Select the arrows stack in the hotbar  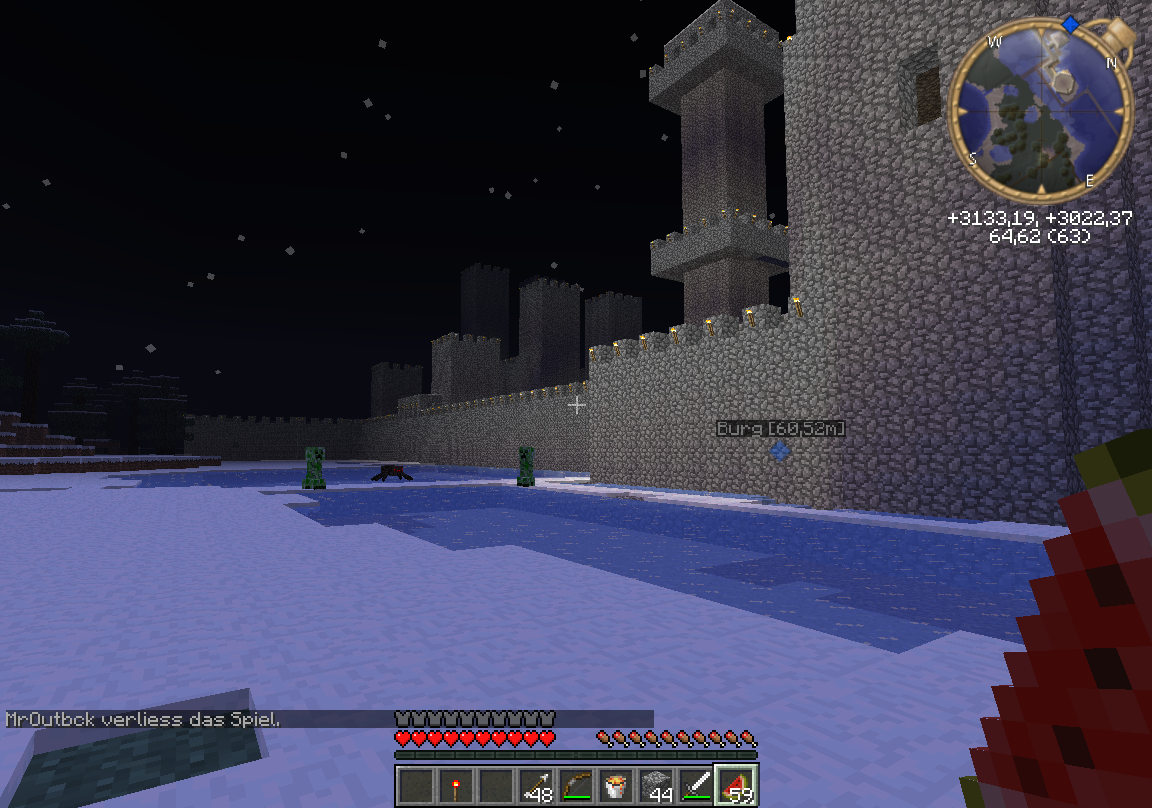(536, 786)
